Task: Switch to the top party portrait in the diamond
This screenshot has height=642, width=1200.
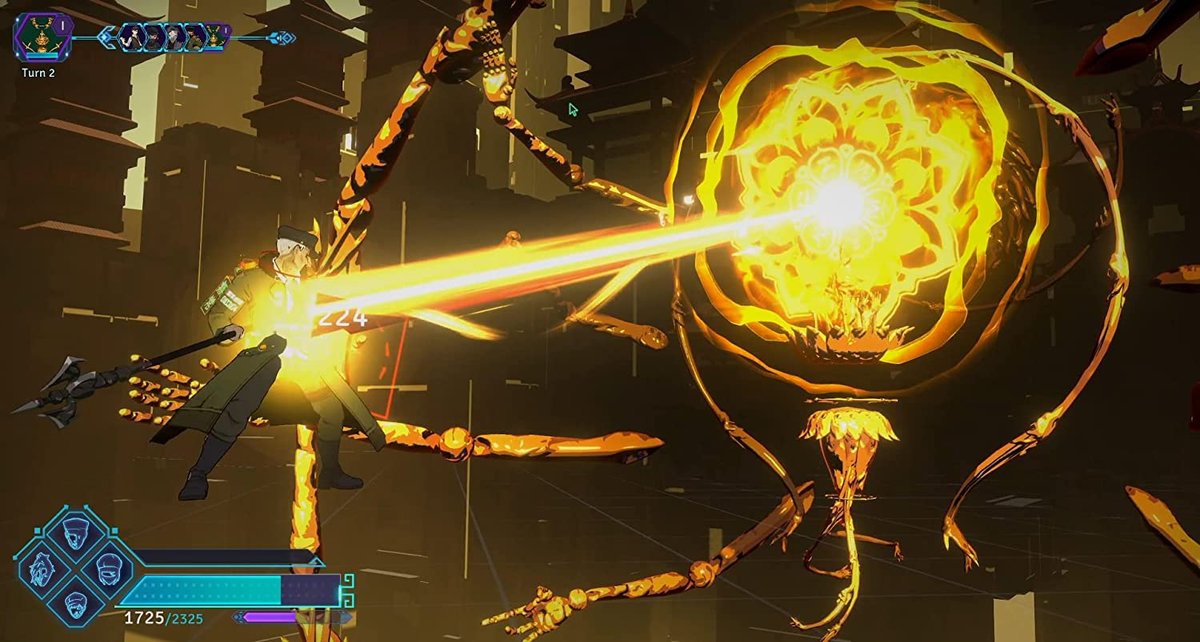Action: (77, 536)
